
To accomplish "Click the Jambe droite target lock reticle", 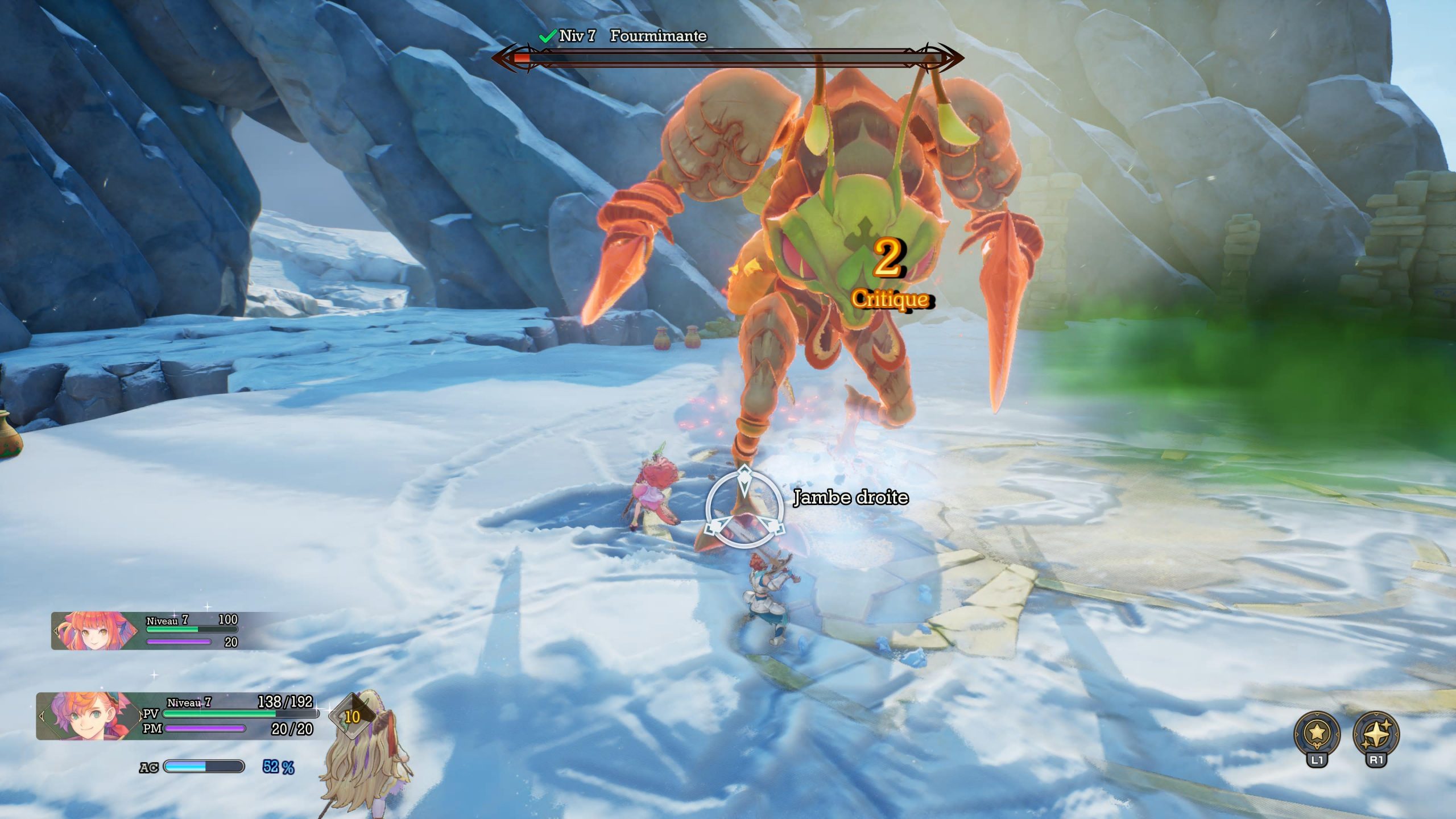I will point(744,509).
